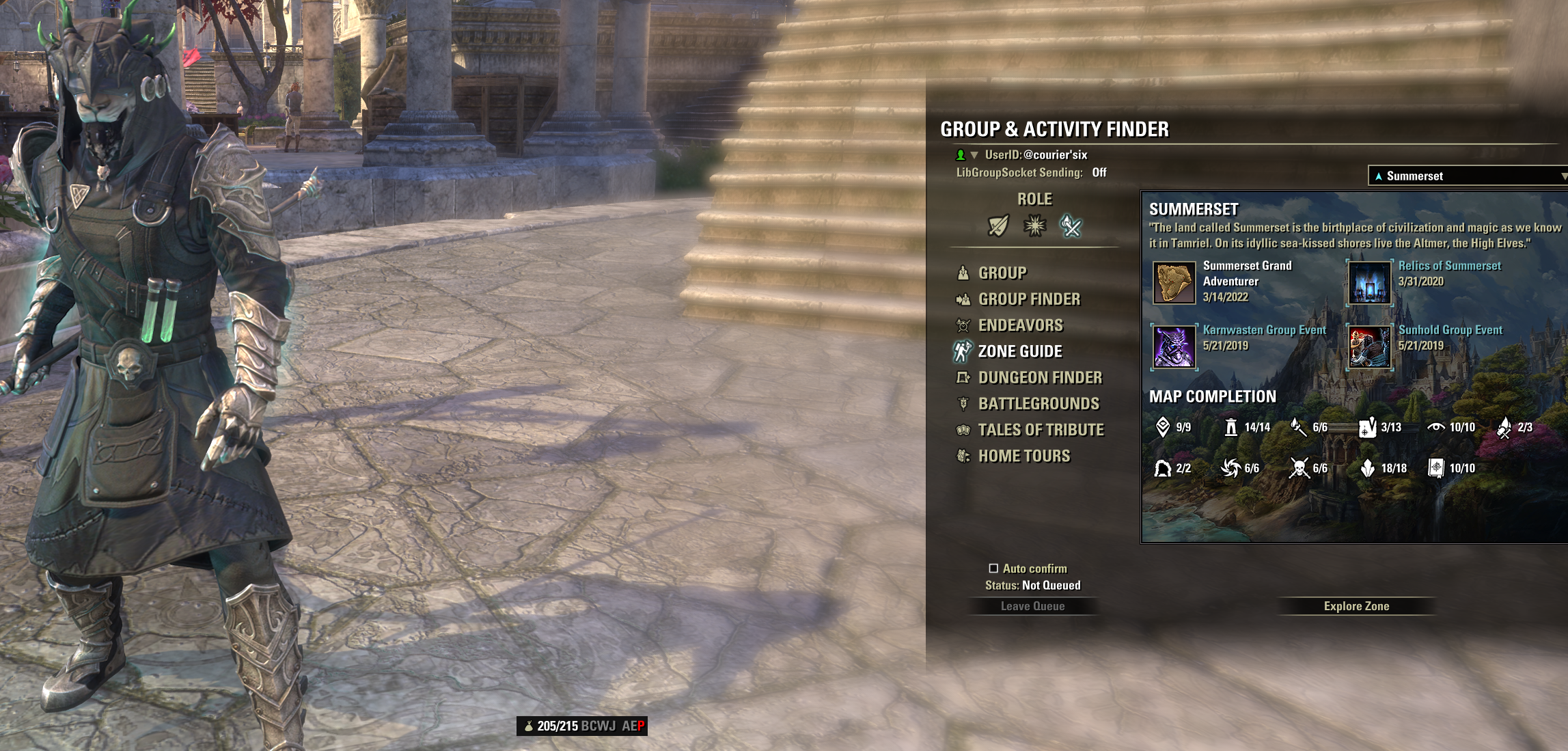Screen dimensions: 1568x751
Task: Open the player status dropdown by UserID
Action: click(974, 155)
